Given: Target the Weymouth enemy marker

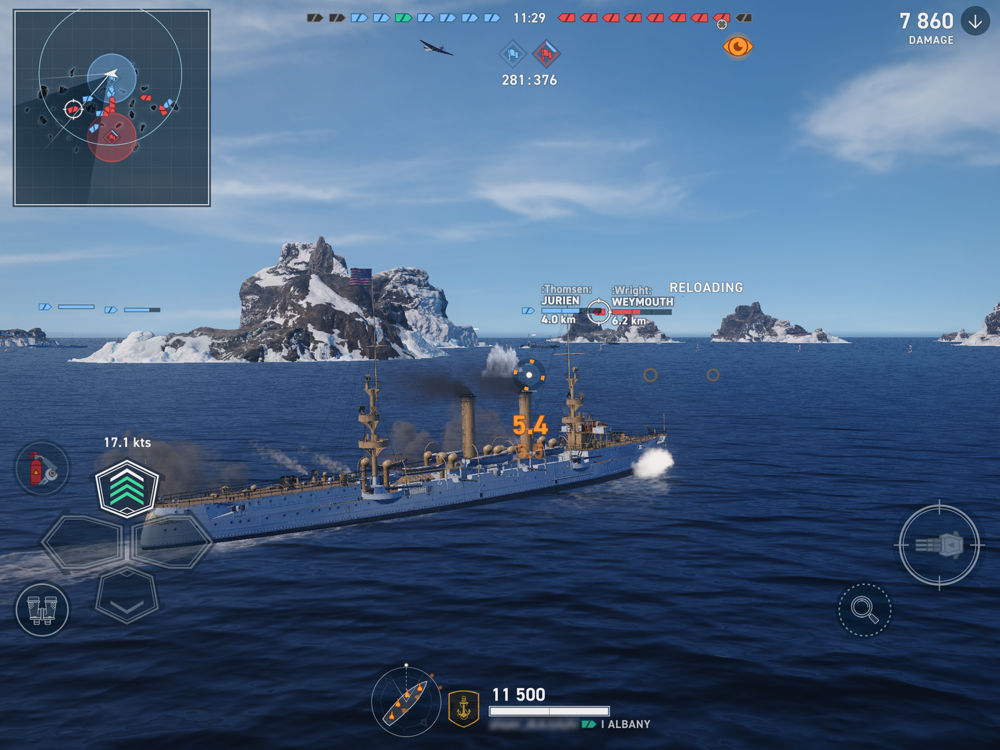Looking at the screenshot, I should point(598,312).
